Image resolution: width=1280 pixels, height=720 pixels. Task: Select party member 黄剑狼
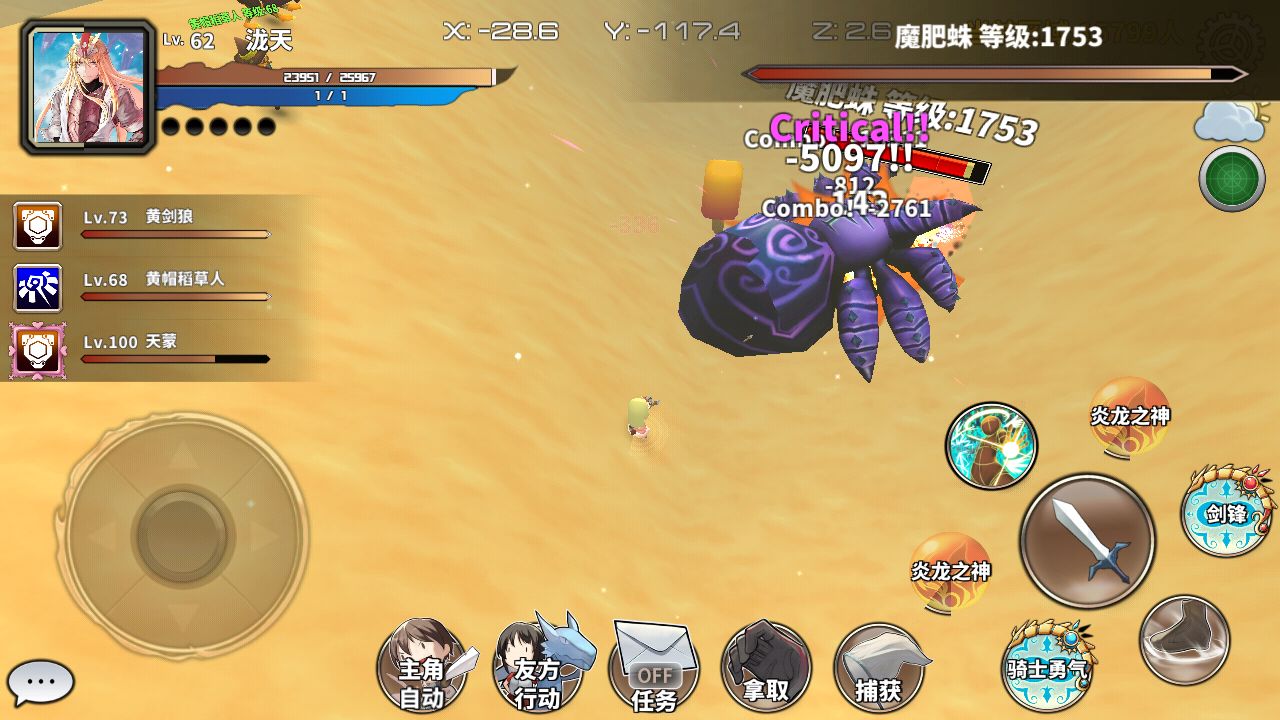38,226
